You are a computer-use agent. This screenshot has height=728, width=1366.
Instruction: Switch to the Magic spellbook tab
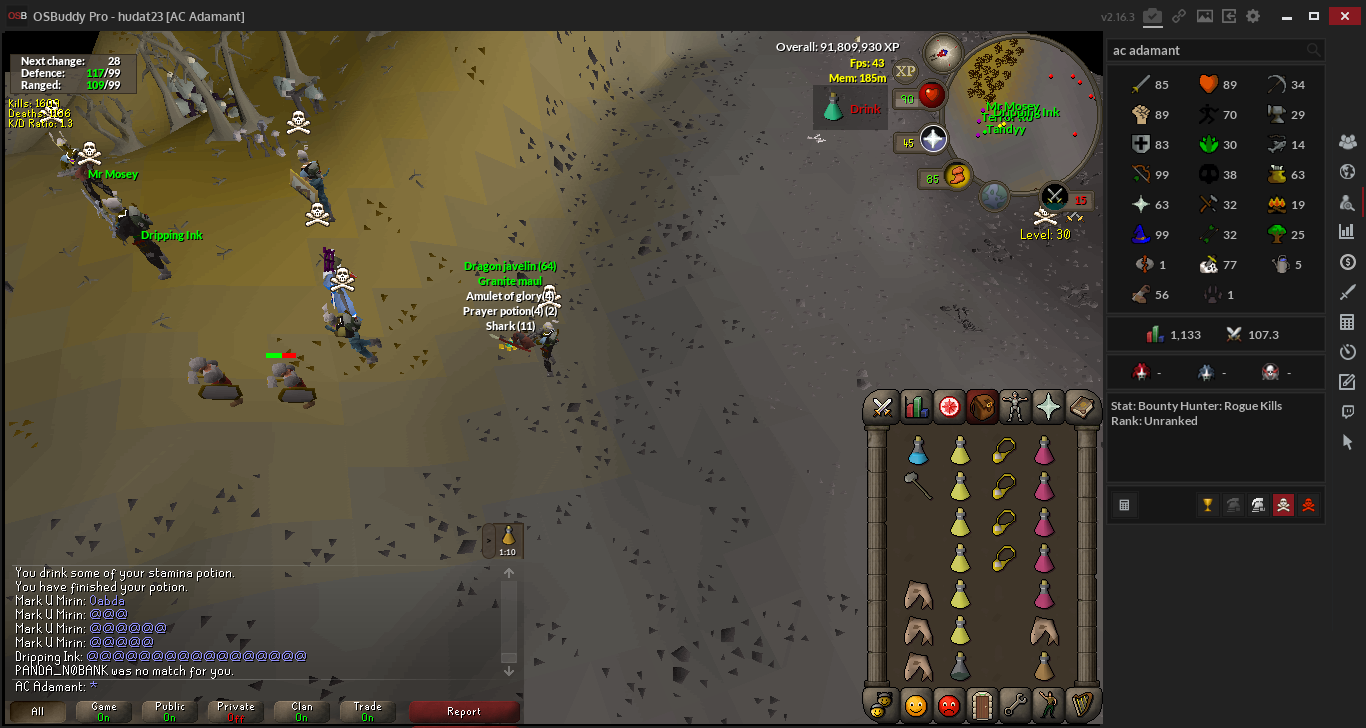(1081, 406)
